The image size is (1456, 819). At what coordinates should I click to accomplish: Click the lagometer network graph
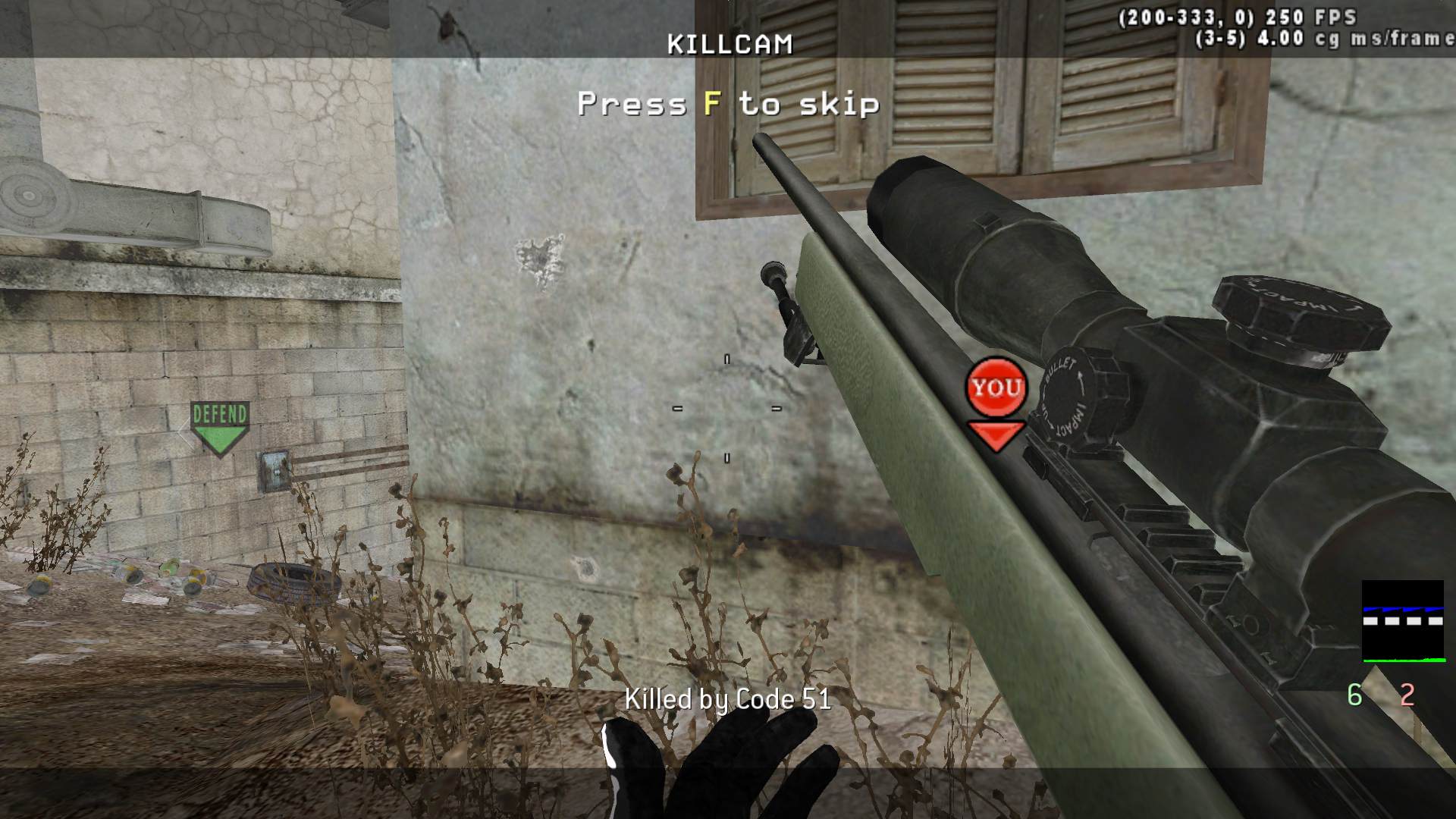(x=1402, y=621)
